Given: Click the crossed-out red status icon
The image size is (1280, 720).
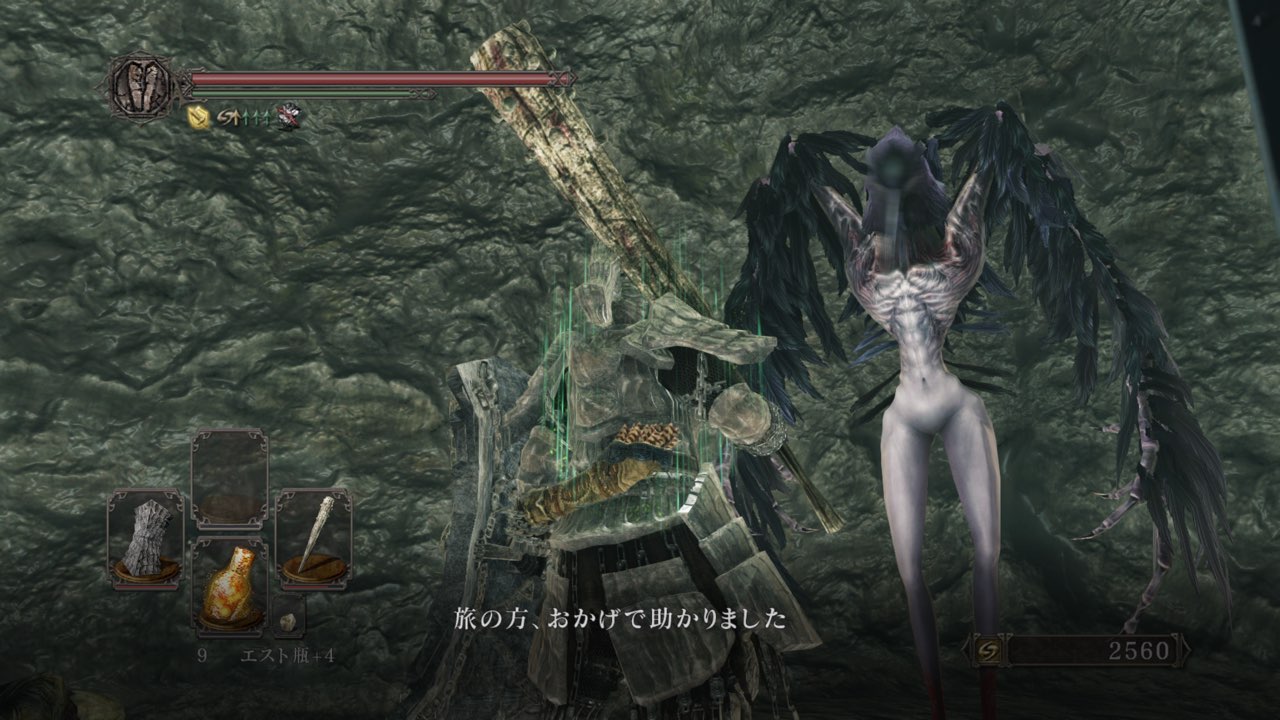Looking at the screenshot, I should pyautogui.click(x=290, y=118).
